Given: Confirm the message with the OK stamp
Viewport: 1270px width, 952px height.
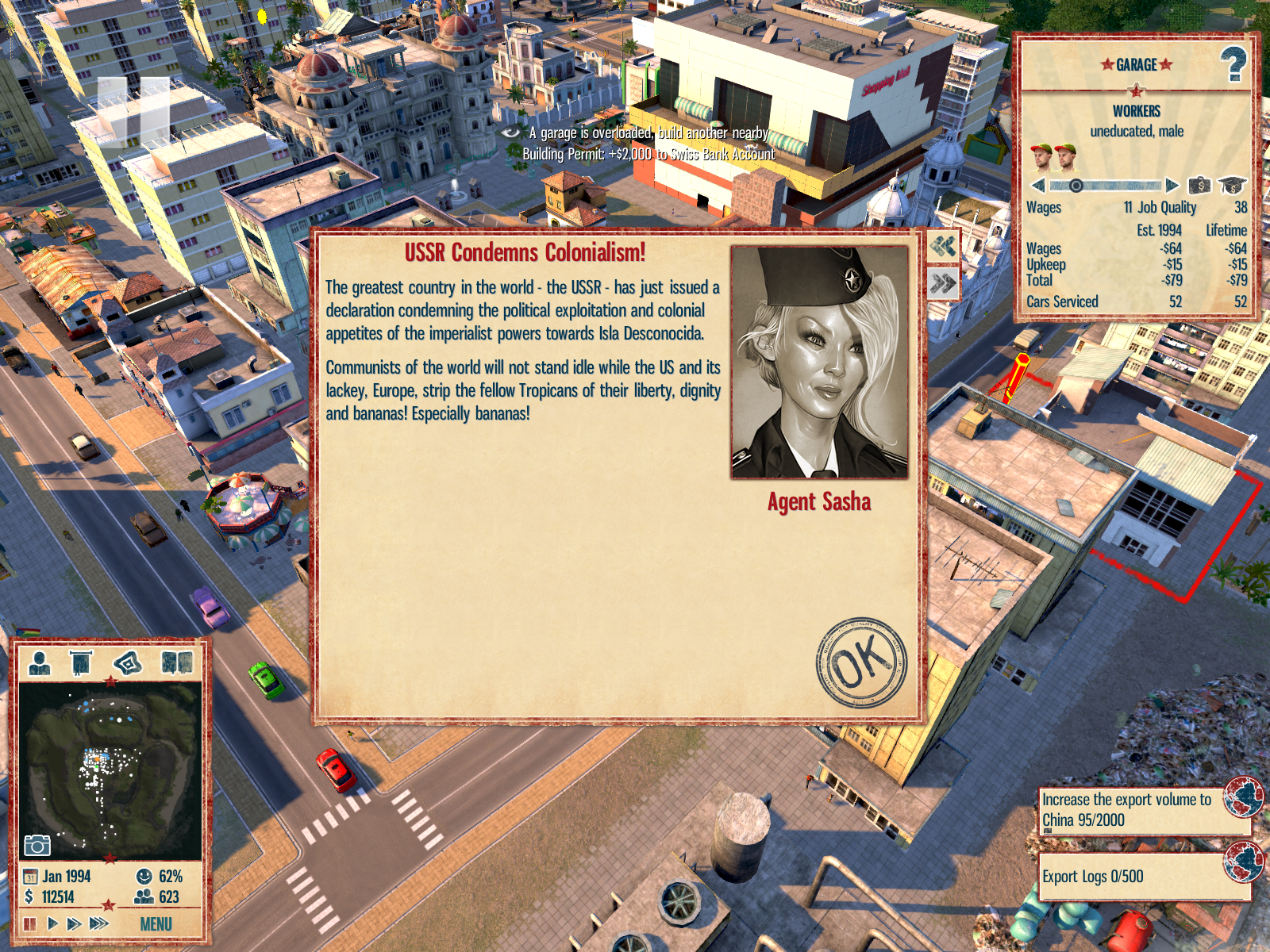Looking at the screenshot, I should [x=862, y=662].
